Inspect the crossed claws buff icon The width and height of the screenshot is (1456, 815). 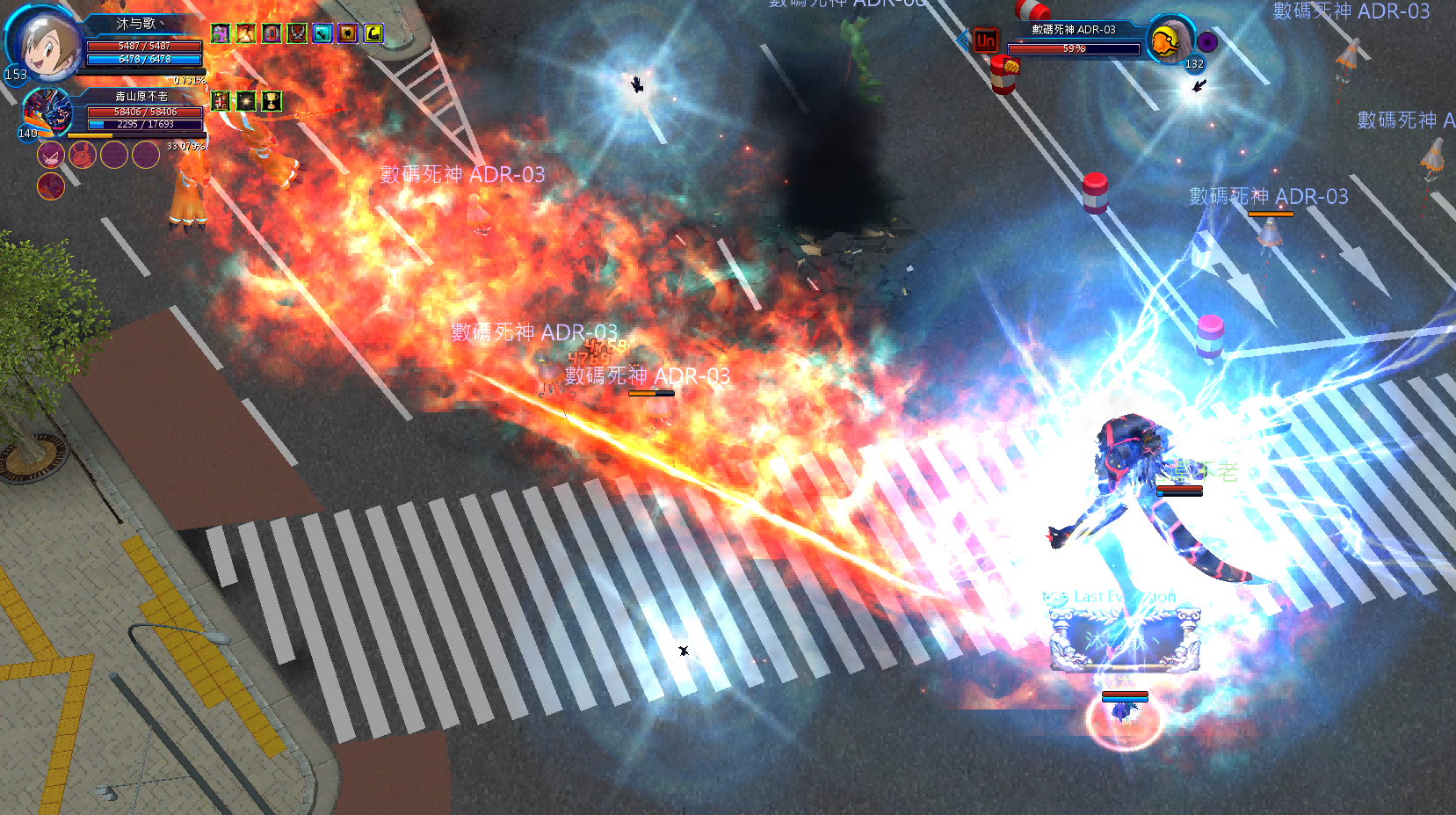[297, 33]
